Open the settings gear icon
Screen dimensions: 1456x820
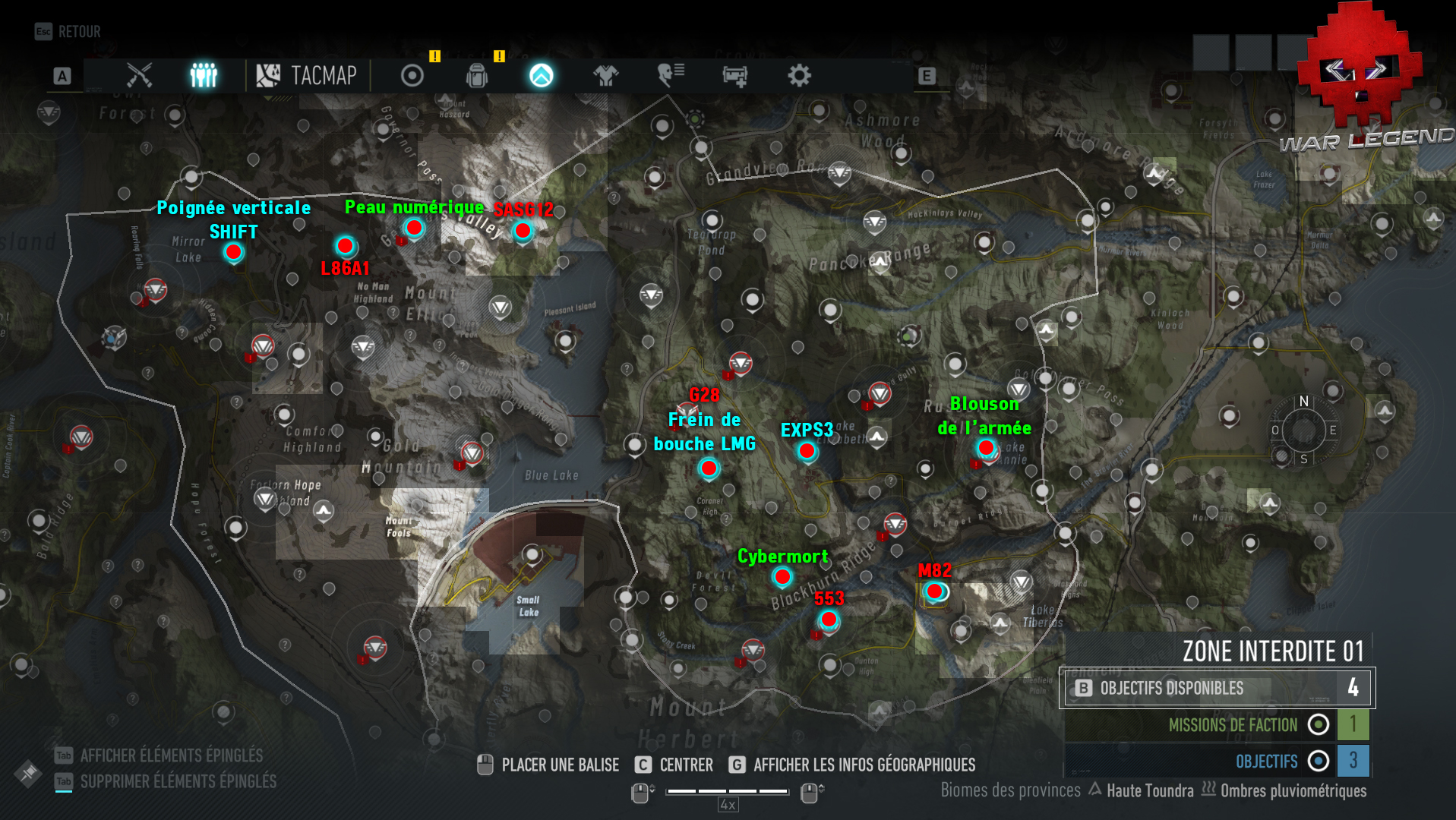pyautogui.click(x=798, y=75)
